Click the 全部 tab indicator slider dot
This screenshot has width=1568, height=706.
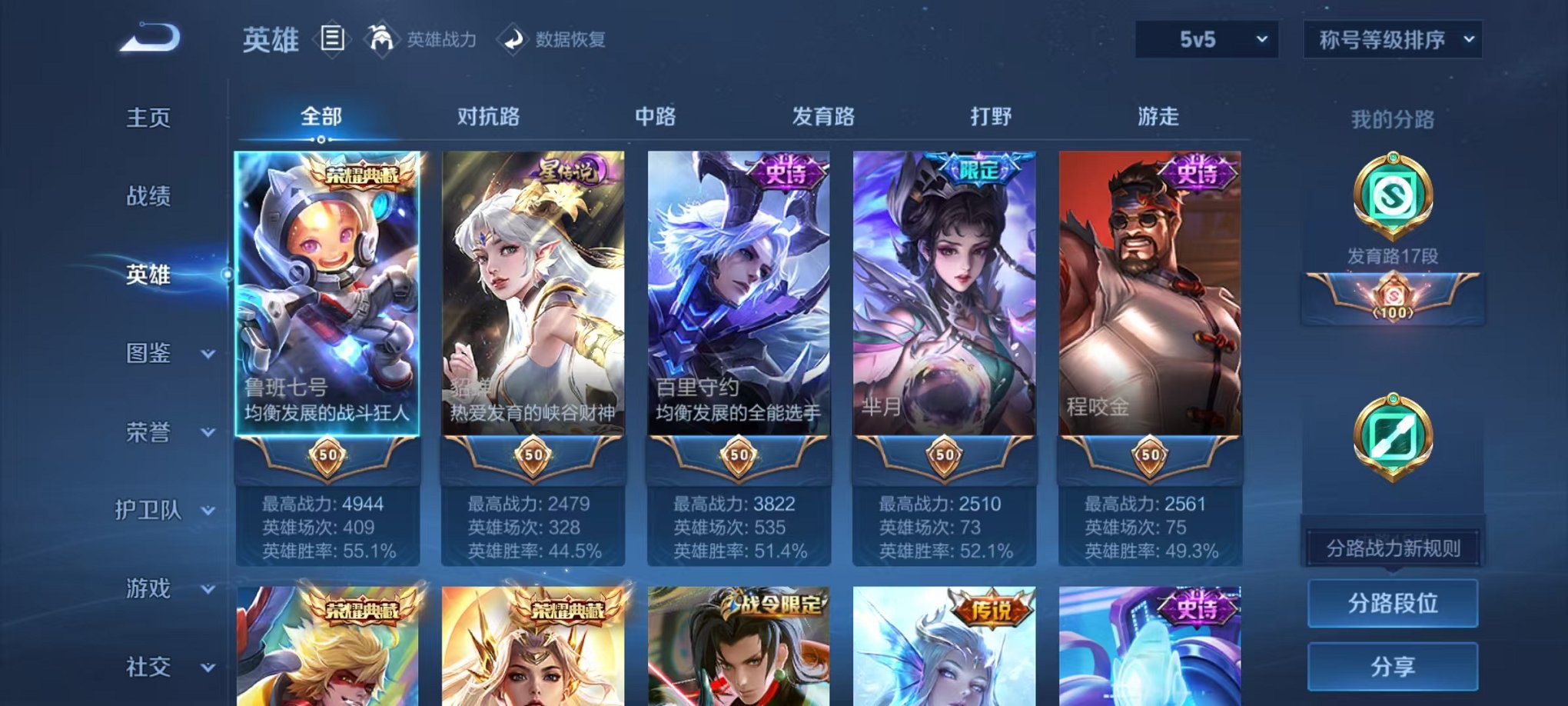[321, 139]
